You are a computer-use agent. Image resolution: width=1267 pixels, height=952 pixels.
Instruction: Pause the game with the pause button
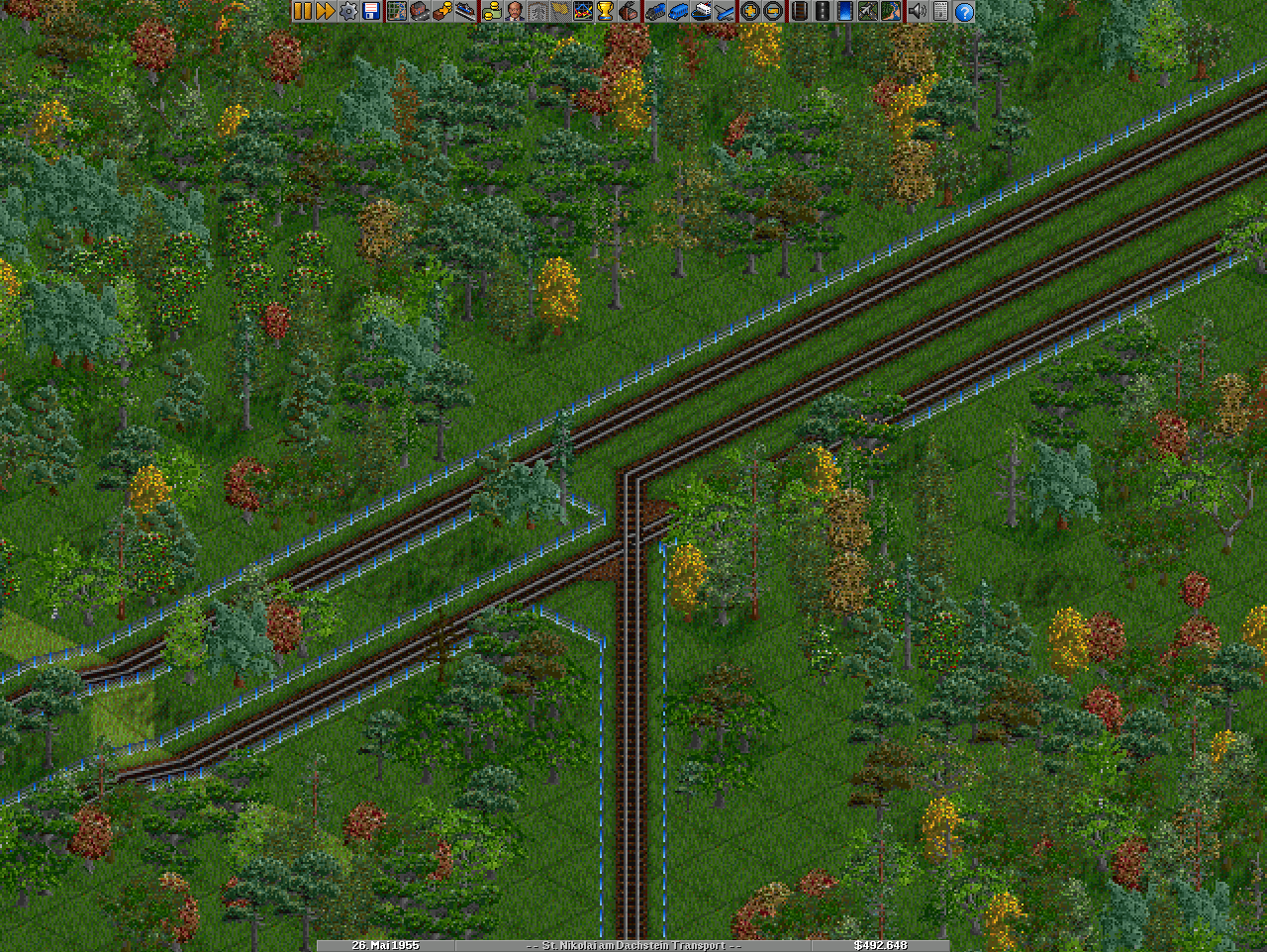click(302, 11)
